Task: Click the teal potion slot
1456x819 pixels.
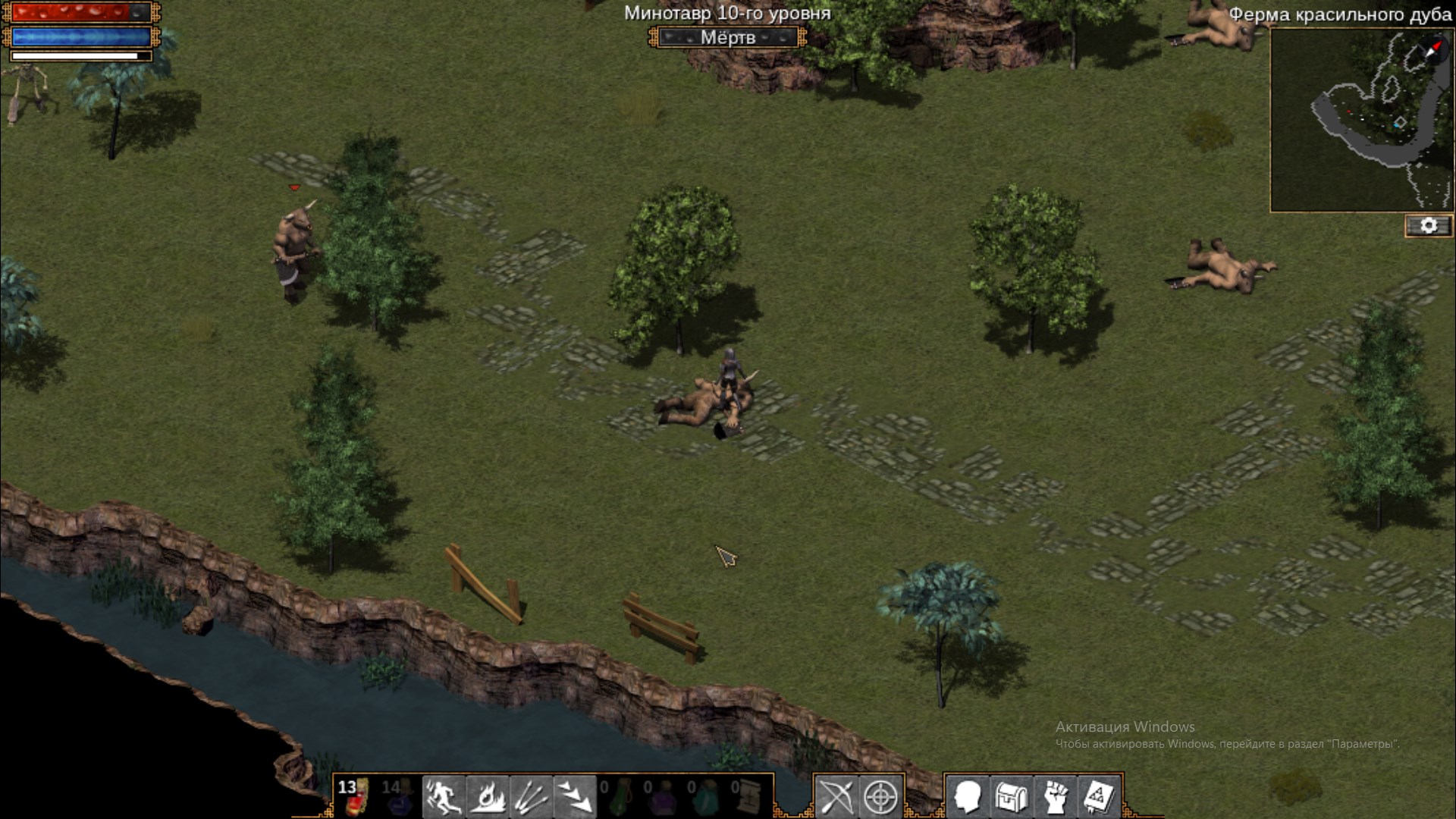Action: (x=705, y=796)
